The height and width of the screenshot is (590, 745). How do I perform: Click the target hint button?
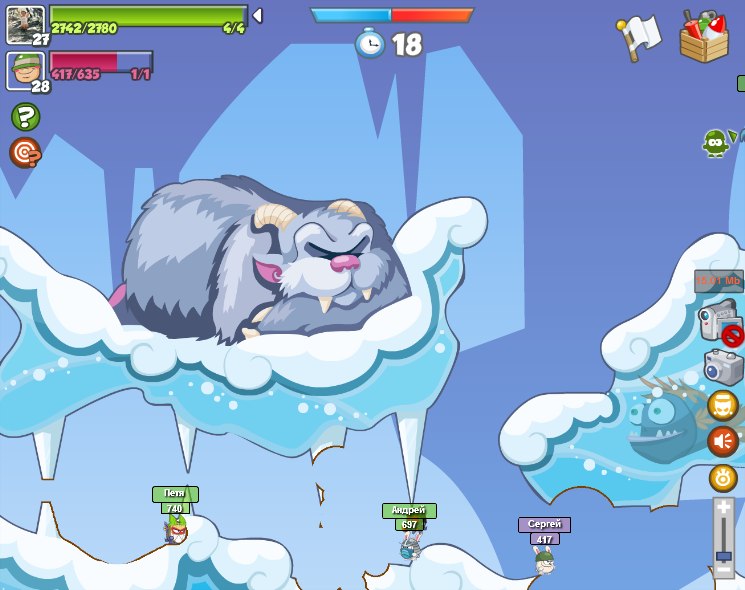click(x=24, y=152)
